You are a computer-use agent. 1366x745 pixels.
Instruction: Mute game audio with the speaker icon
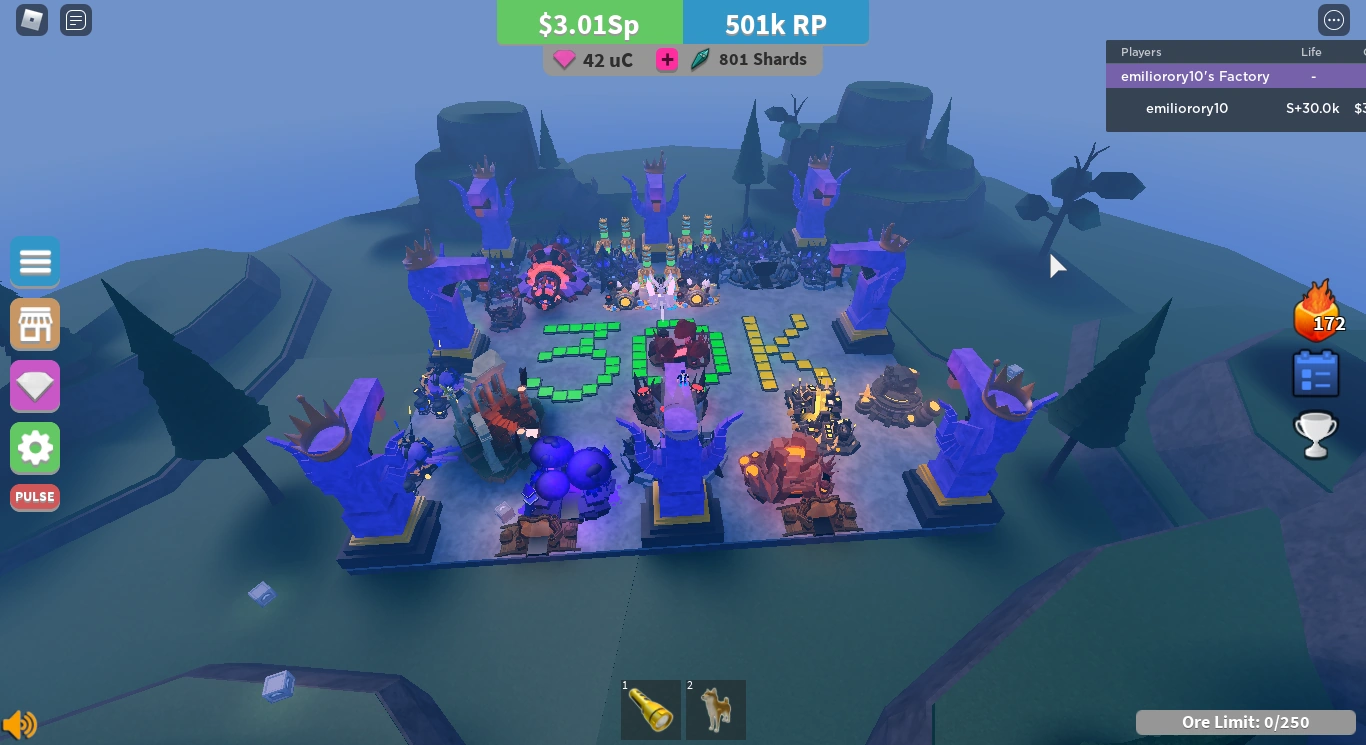tap(21, 724)
